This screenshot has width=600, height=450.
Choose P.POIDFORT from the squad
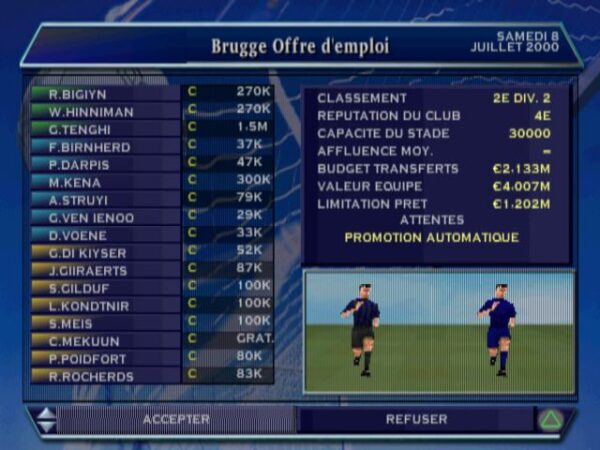150,357
